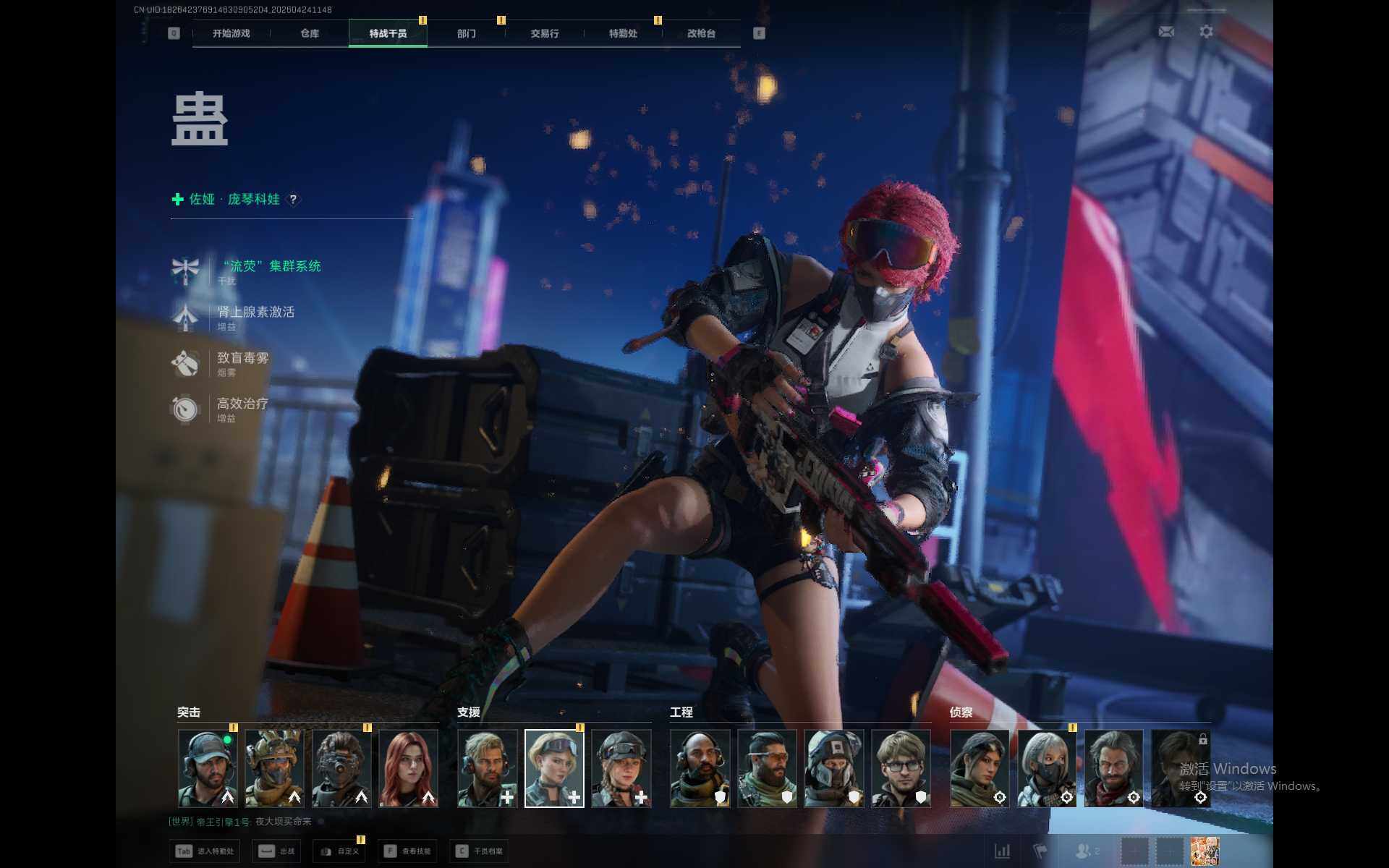Open the mail envelope icon
Screen dimensions: 1389x868
(1166, 32)
